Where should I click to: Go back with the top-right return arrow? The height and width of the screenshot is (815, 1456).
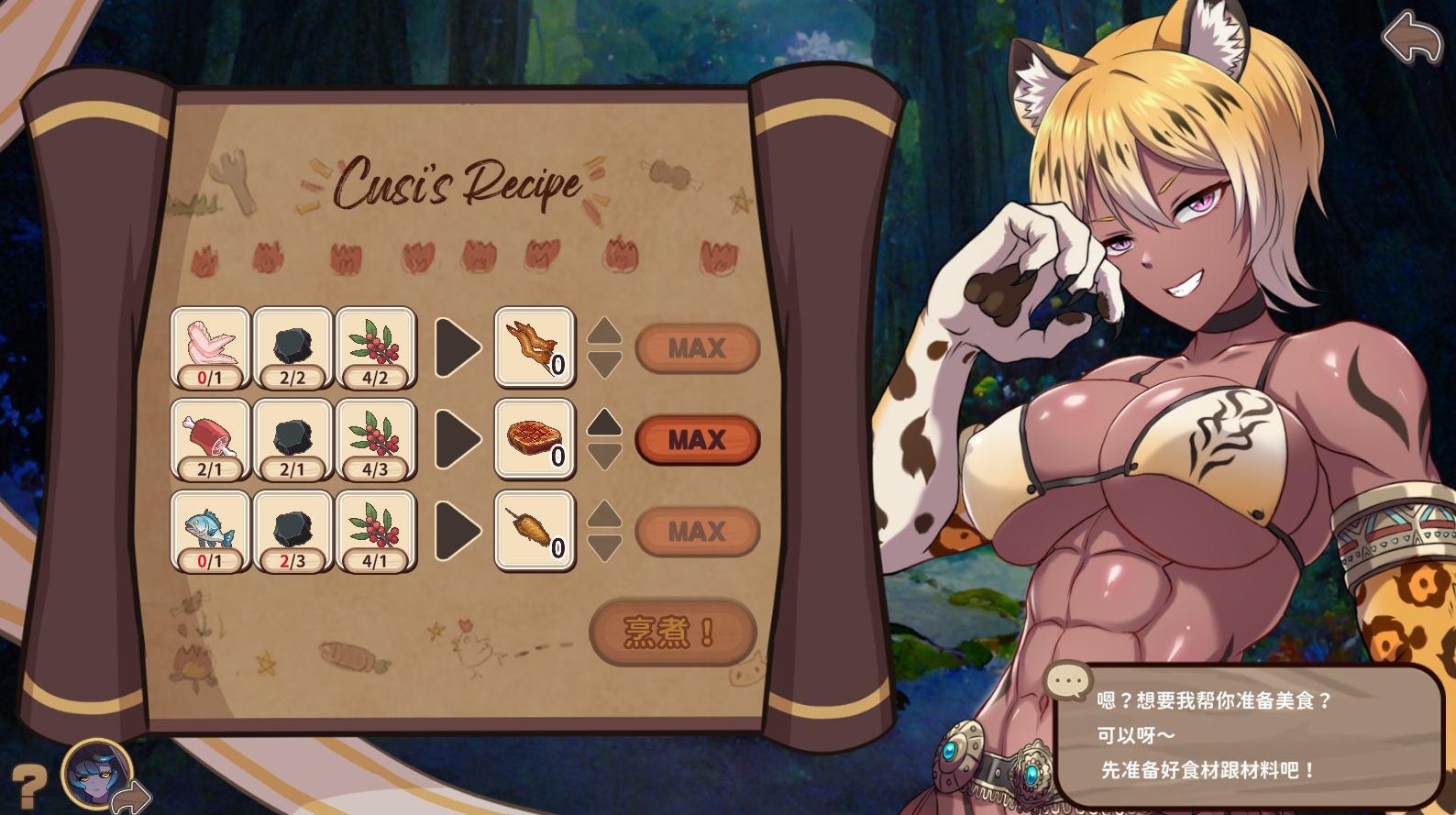pyautogui.click(x=1412, y=38)
